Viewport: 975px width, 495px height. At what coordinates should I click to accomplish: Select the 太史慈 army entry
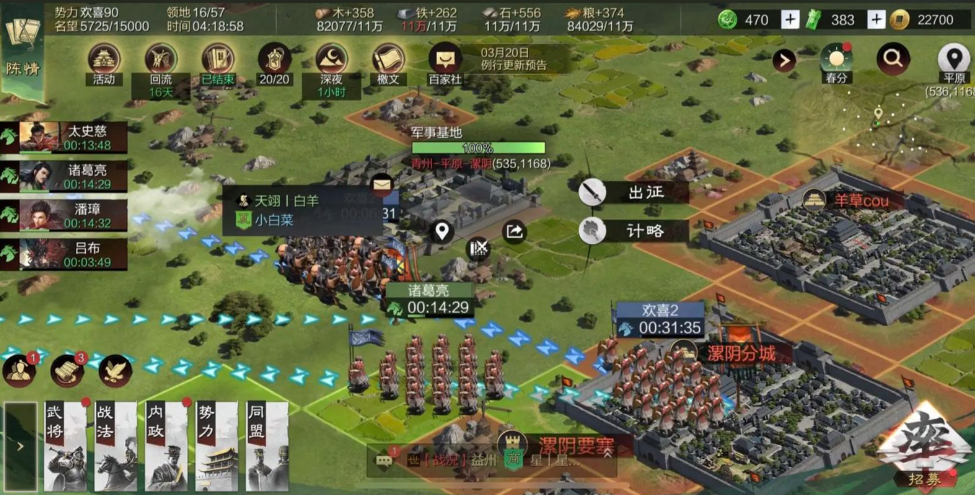point(65,138)
